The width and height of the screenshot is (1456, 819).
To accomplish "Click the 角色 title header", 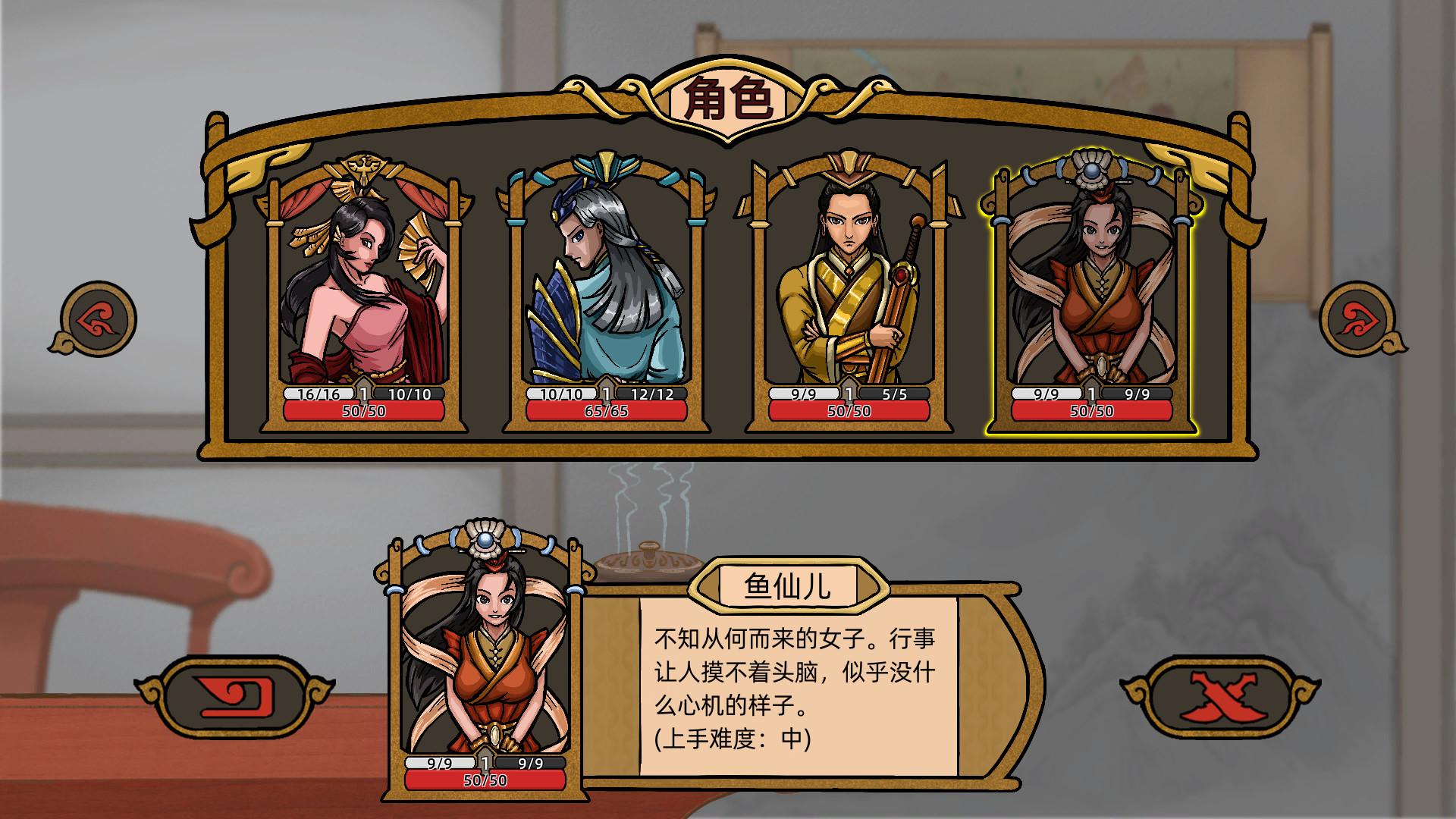I will click(x=730, y=99).
